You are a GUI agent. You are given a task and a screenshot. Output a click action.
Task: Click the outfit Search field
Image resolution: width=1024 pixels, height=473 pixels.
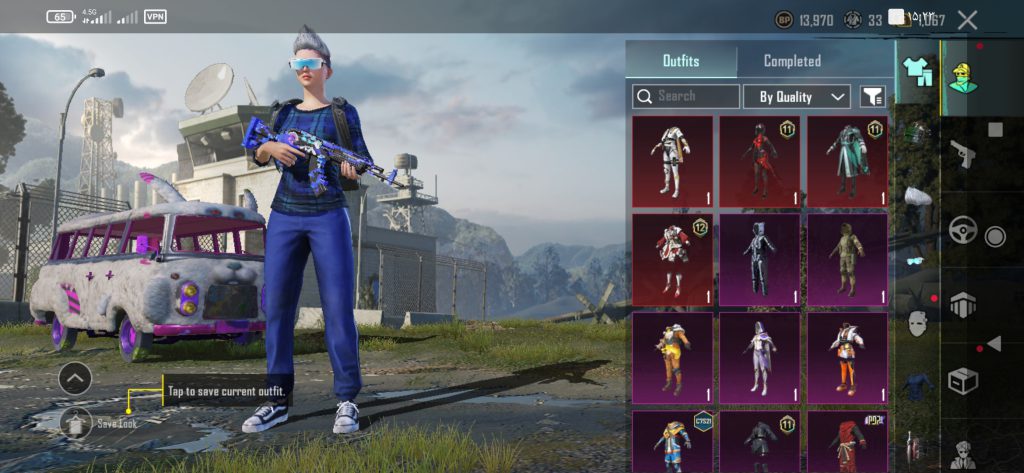(687, 96)
